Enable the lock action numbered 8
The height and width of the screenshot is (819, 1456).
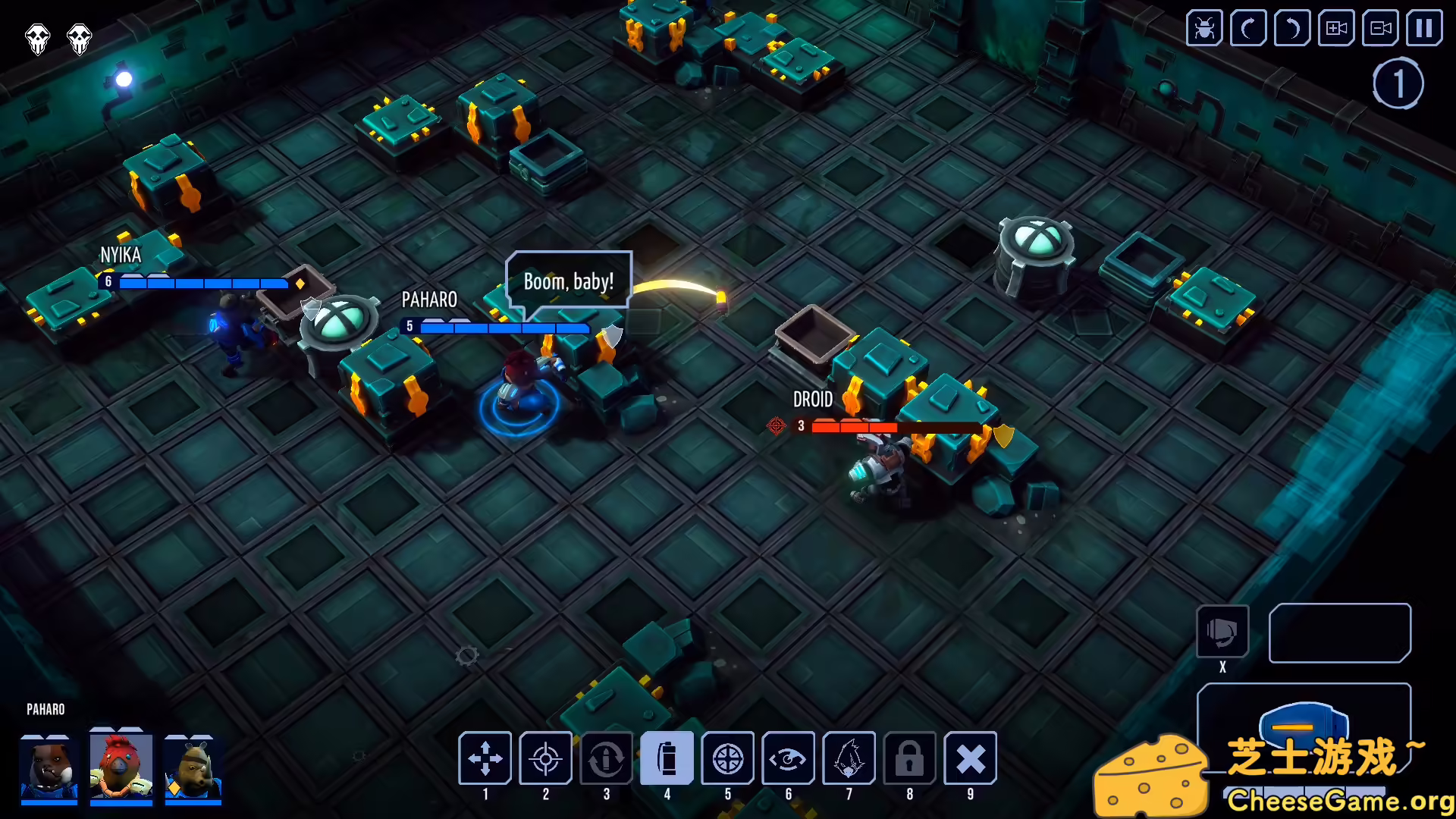coord(910,759)
